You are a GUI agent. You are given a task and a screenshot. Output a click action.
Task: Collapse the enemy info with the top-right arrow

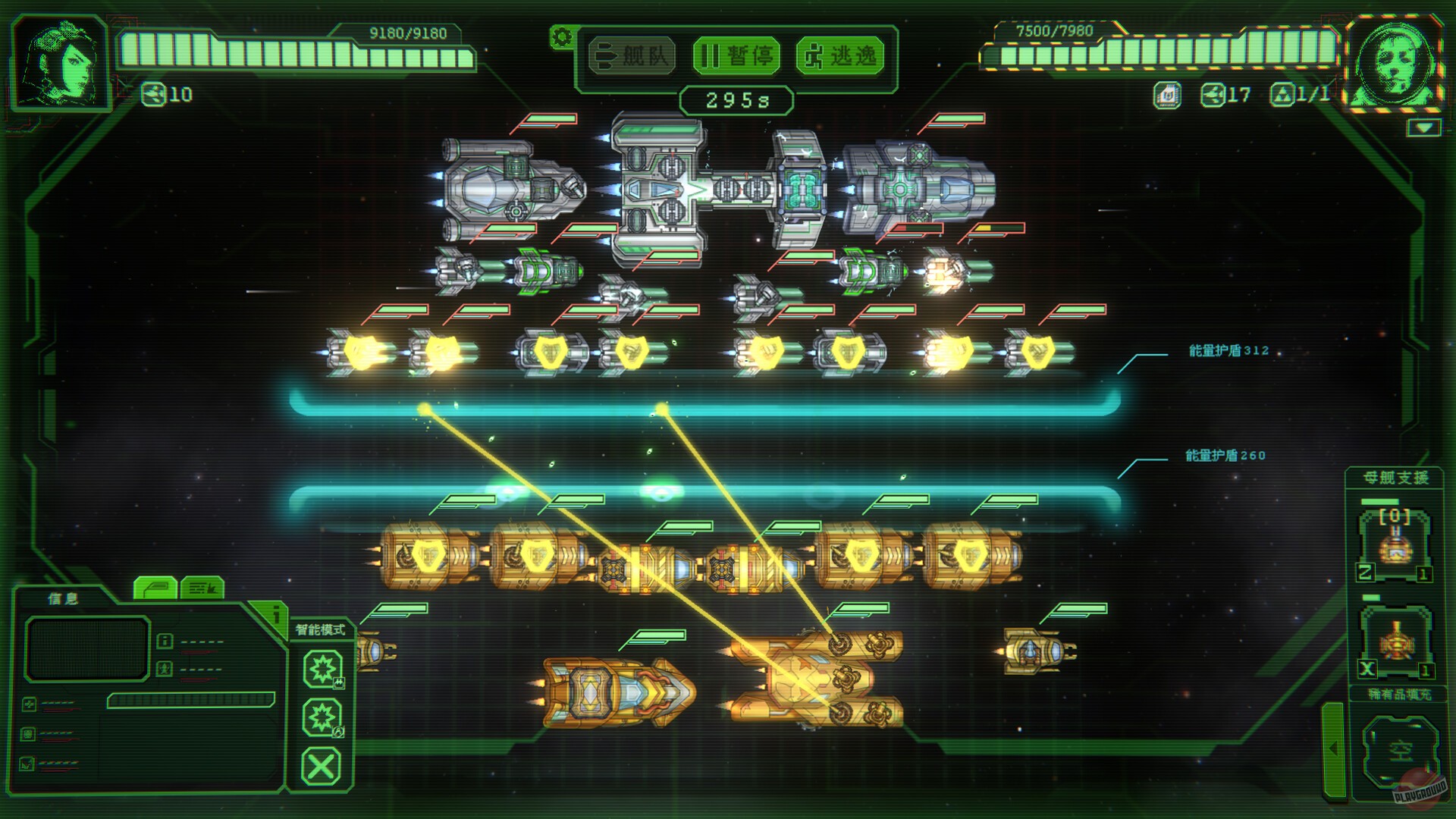pos(1423,127)
